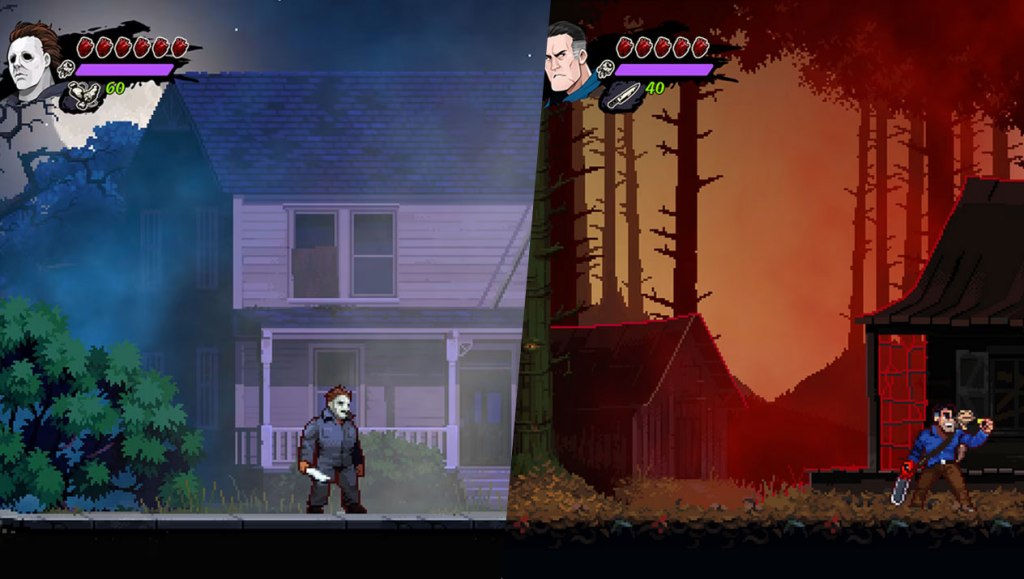This screenshot has width=1024, height=579.
Task: Click Michael Myers' masked character portrait
Action: [x=30, y=62]
